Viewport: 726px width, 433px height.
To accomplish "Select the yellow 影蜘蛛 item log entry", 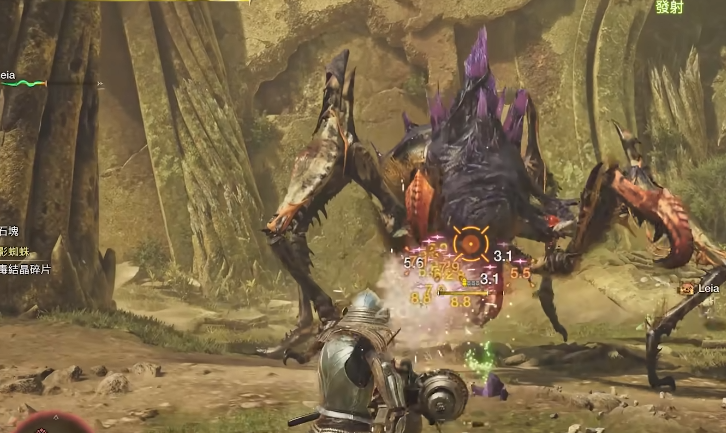I will [16, 249].
